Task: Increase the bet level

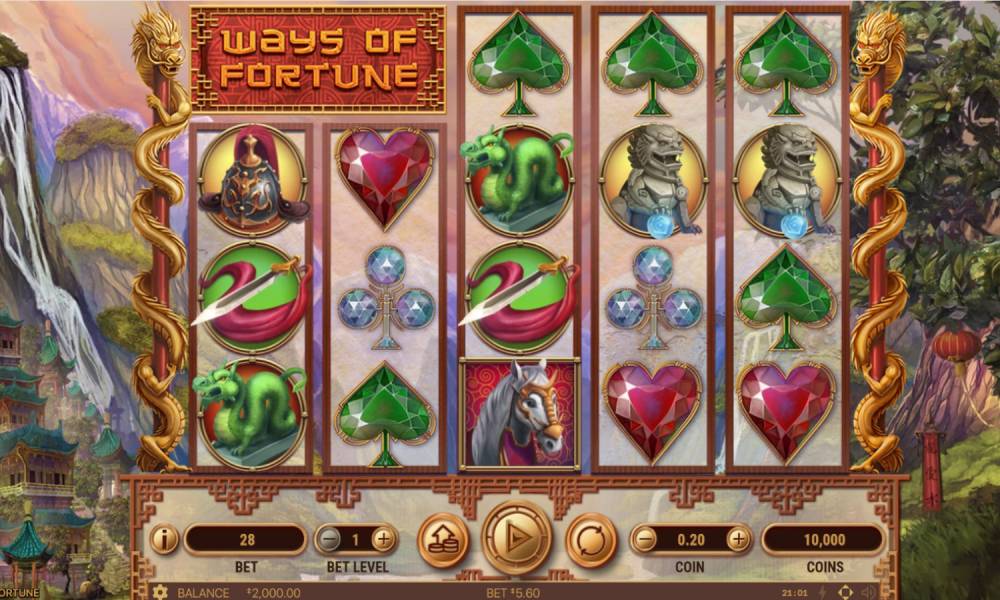Action: click(384, 539)
